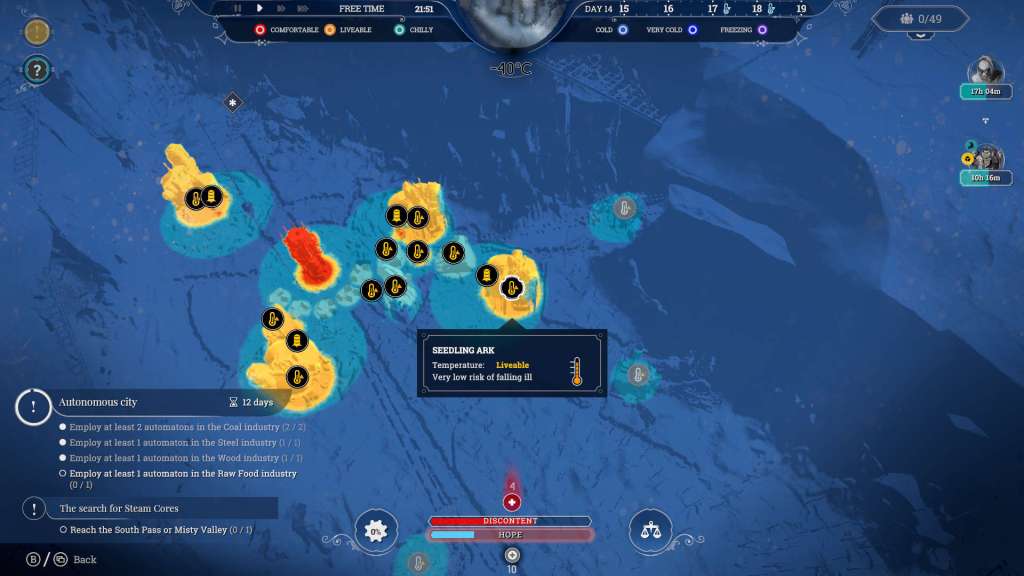Open the question mark help icon

38,70
